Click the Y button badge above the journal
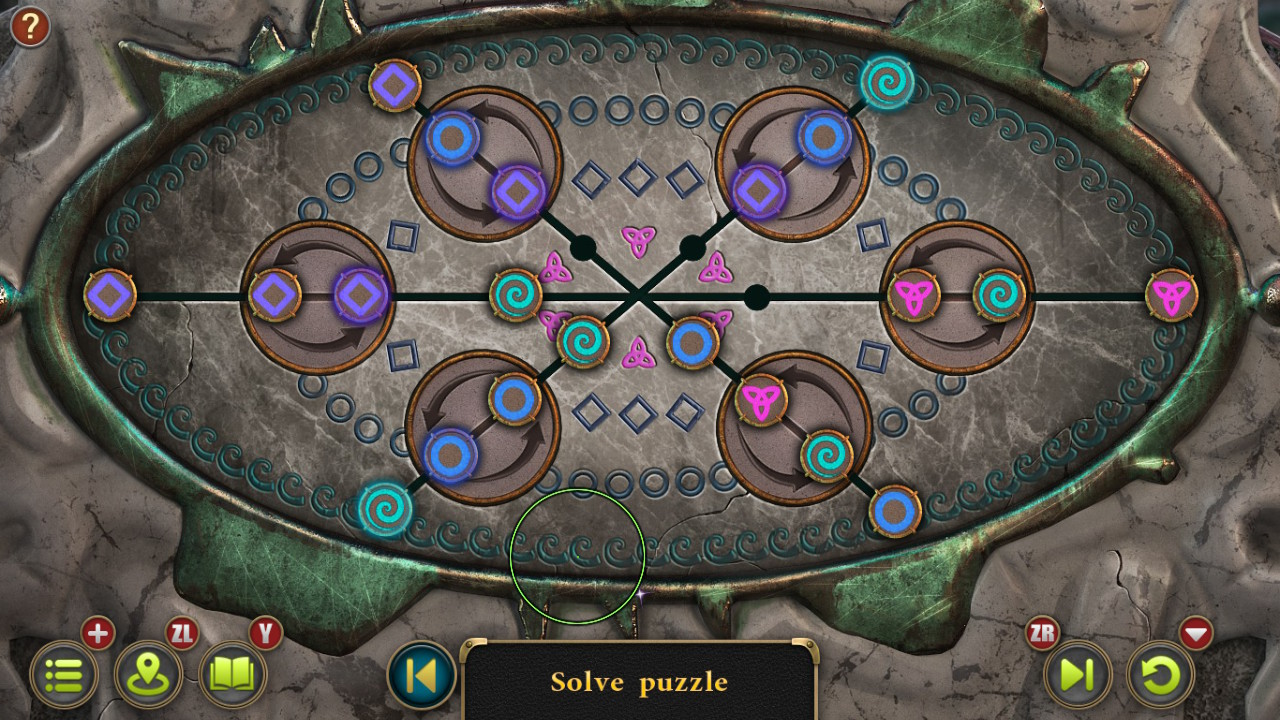Viewport: 1280px width, 720px height. pos(264,632)
